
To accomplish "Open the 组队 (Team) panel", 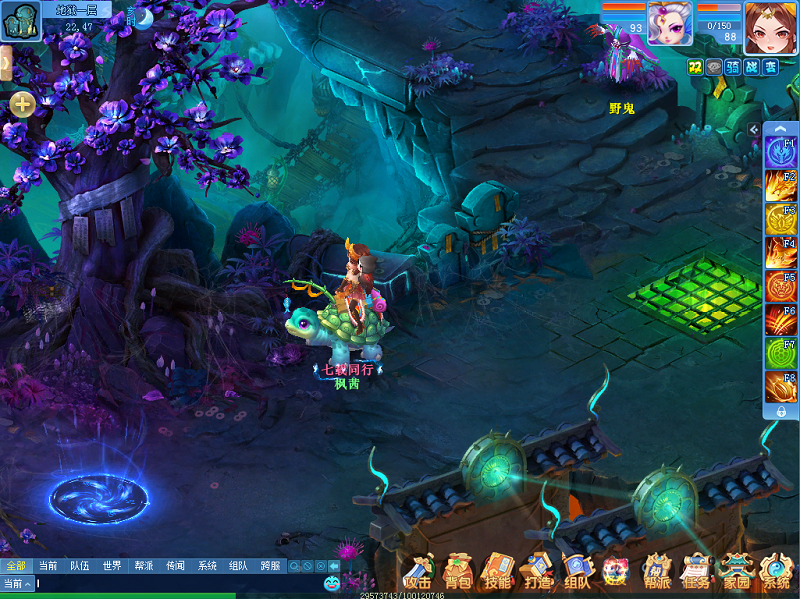I will (x=577, y=573).
